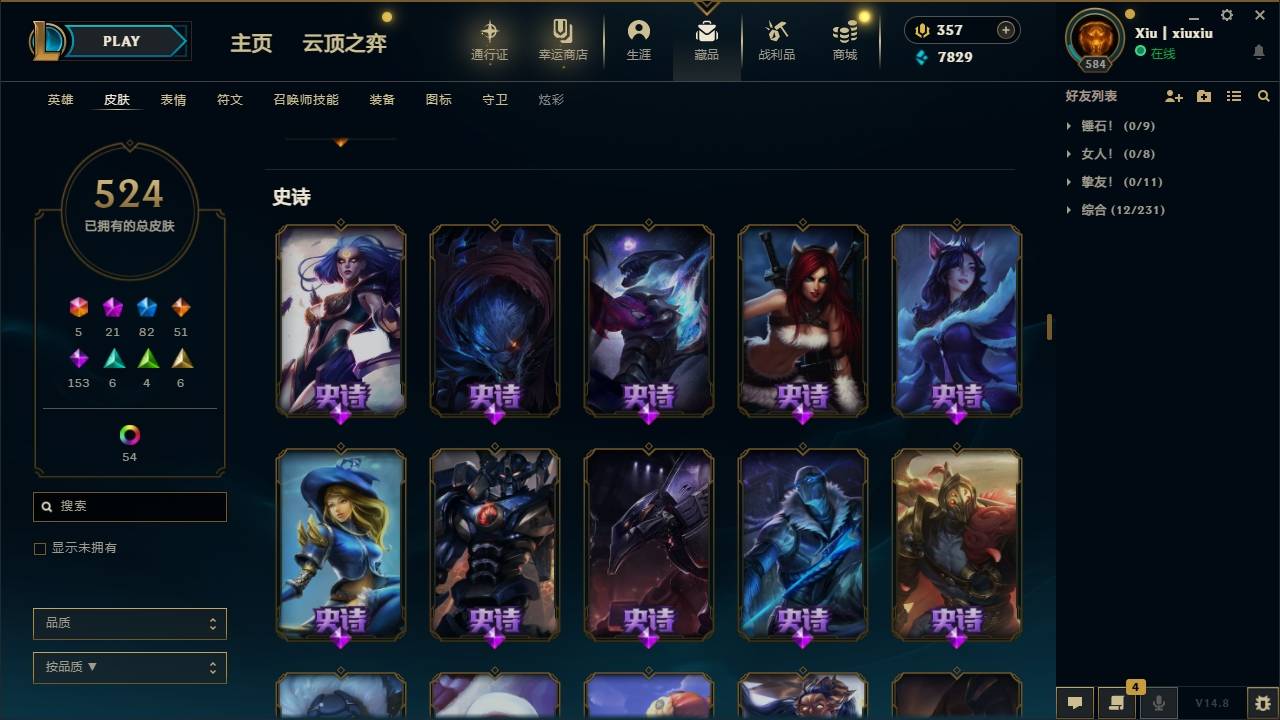Toggle the 显示未拥有 checkbox
The height and width of the screenshot is (720, 1280).
(x=40, y=548)
